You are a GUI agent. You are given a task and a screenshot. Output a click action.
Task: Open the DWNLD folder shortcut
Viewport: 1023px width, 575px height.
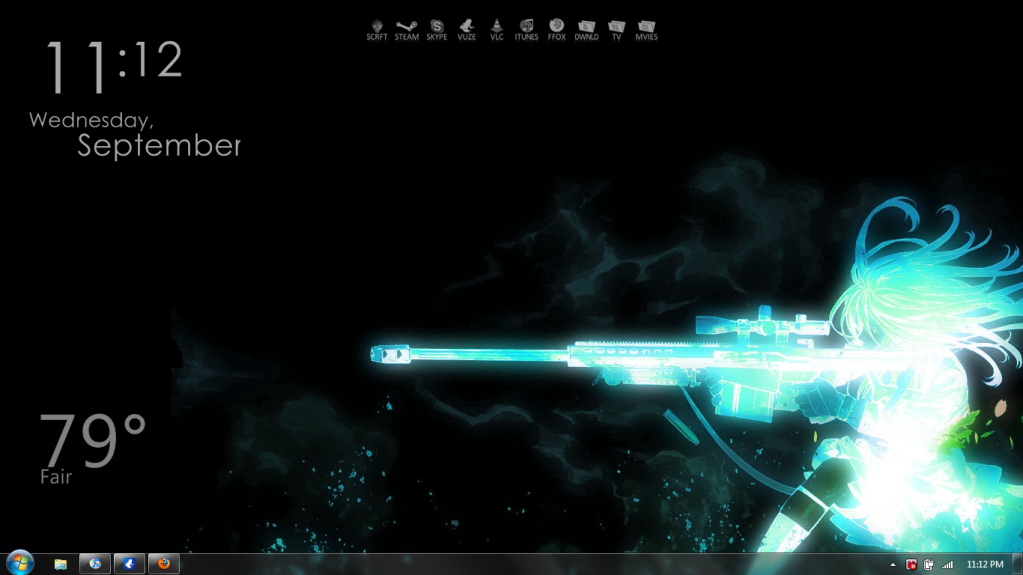pos(587,29)
